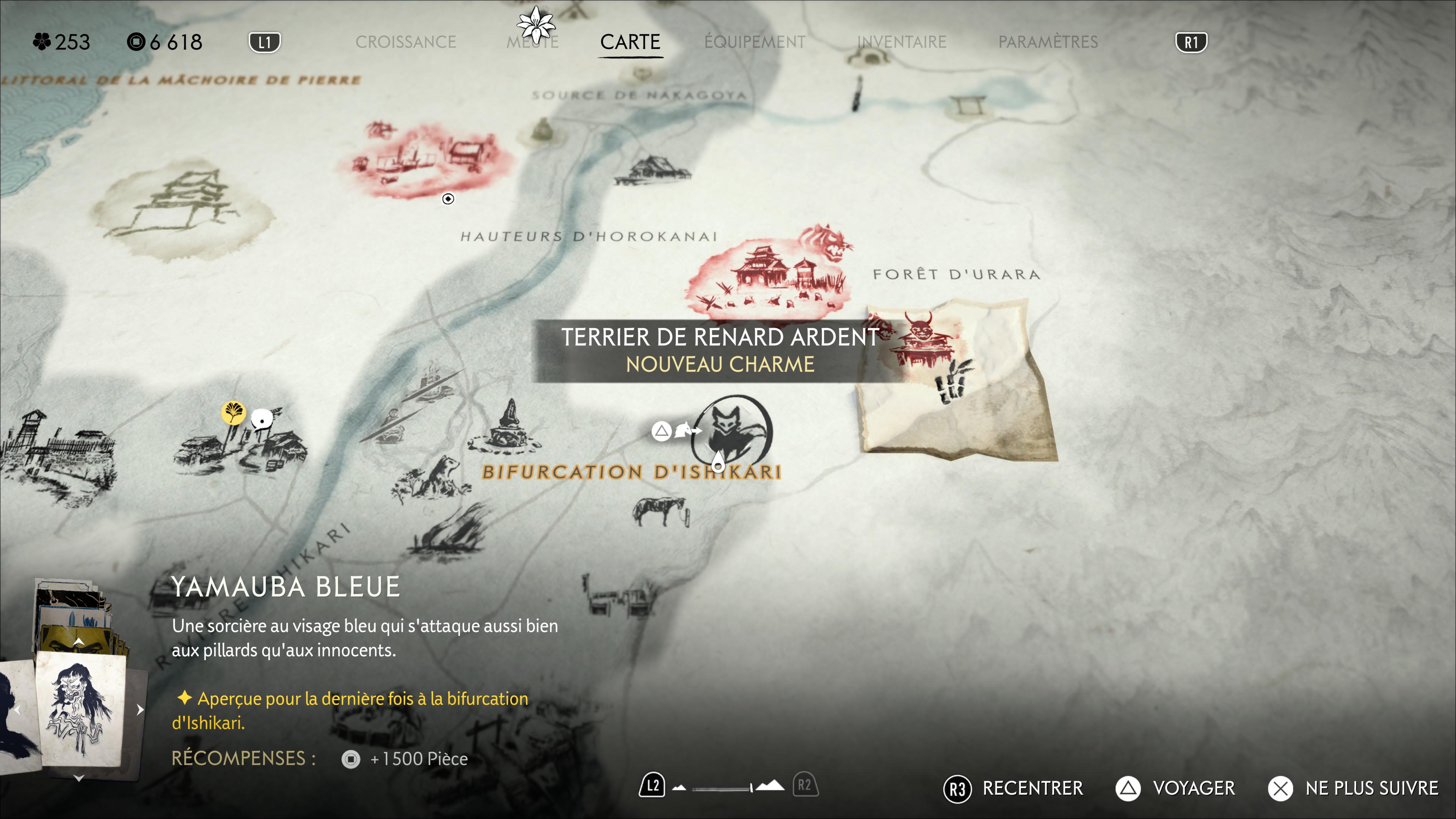This screenshot has height=819, width=1456.
Task: Open the Meute tab
Action: 532,42
